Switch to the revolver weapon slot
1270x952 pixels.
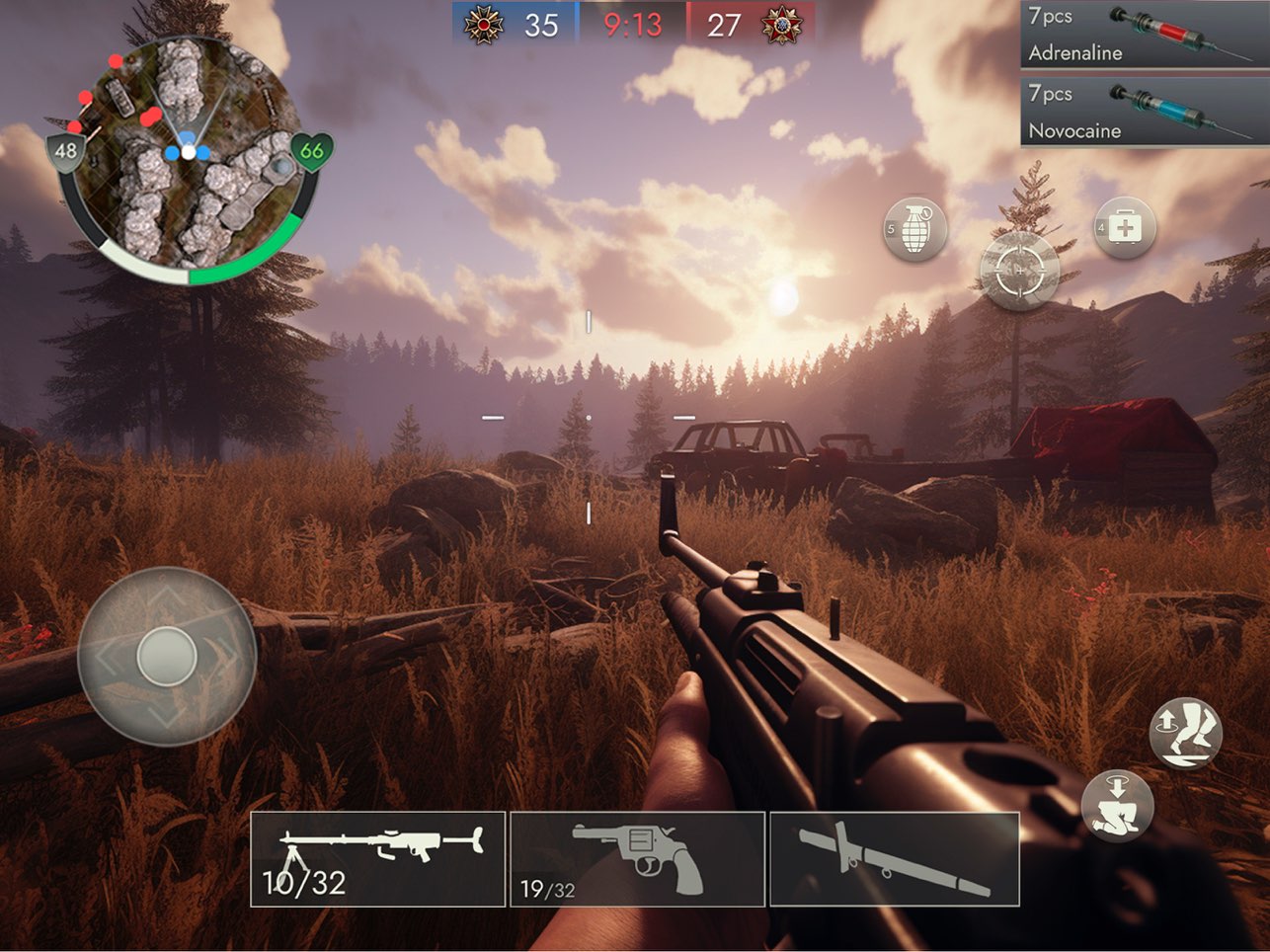[637, 858]
